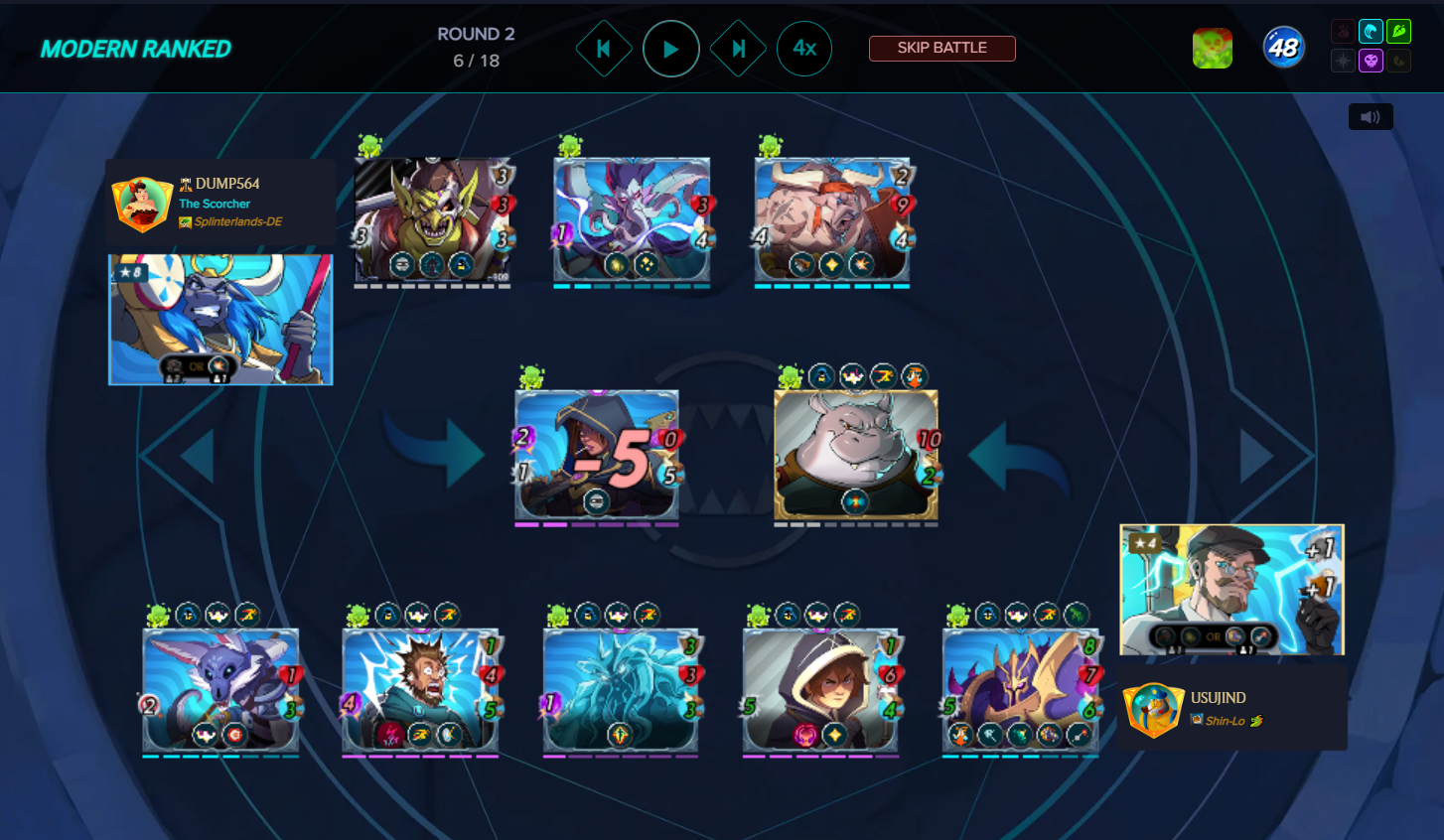Select the blue-haired horned summoner card

(220, 319)
